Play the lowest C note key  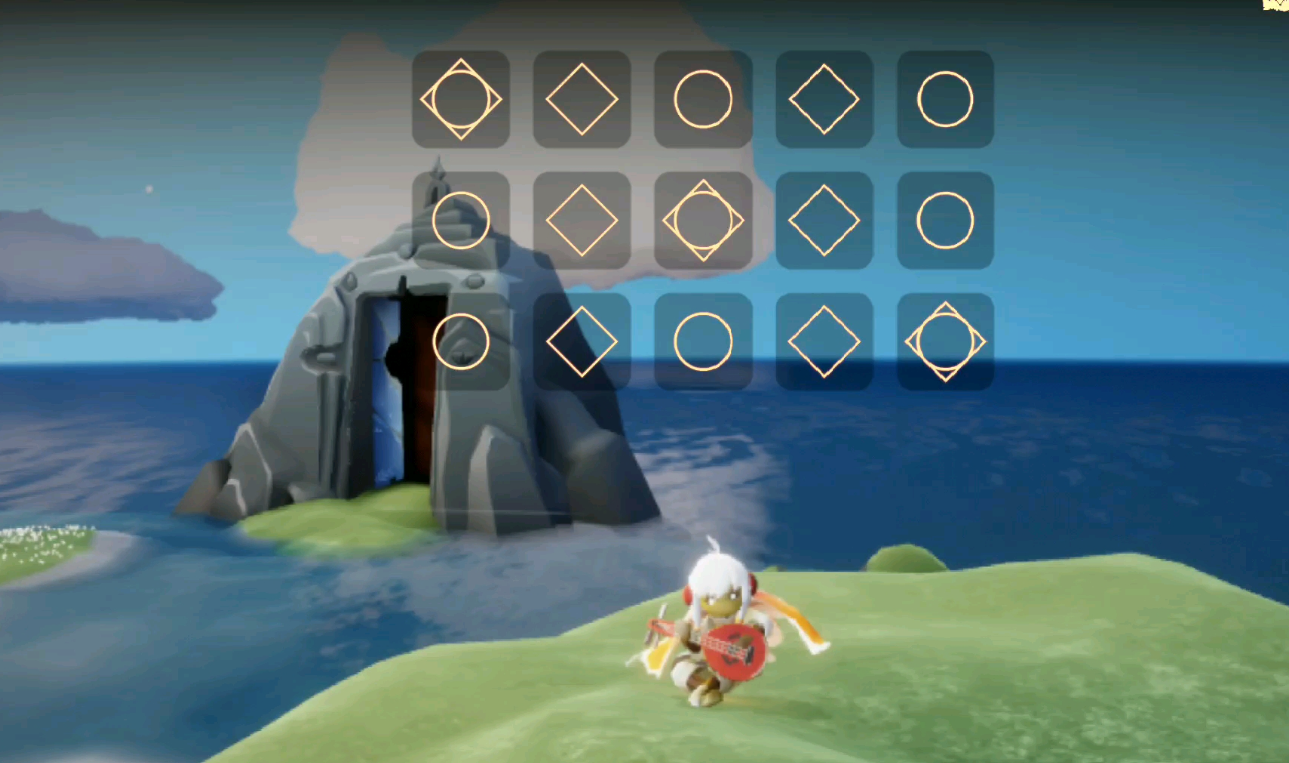461,100
